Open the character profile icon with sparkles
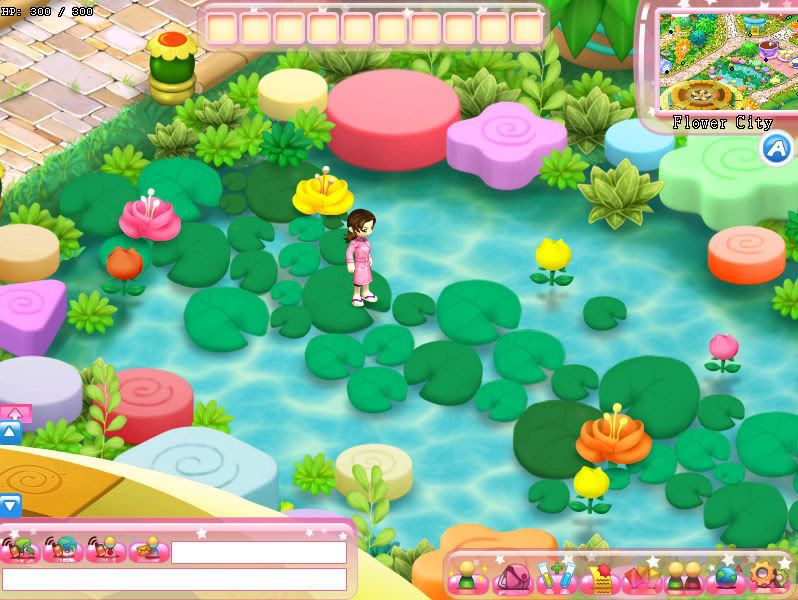This screenshot has width=798, height=600. [x=467, y=577]
